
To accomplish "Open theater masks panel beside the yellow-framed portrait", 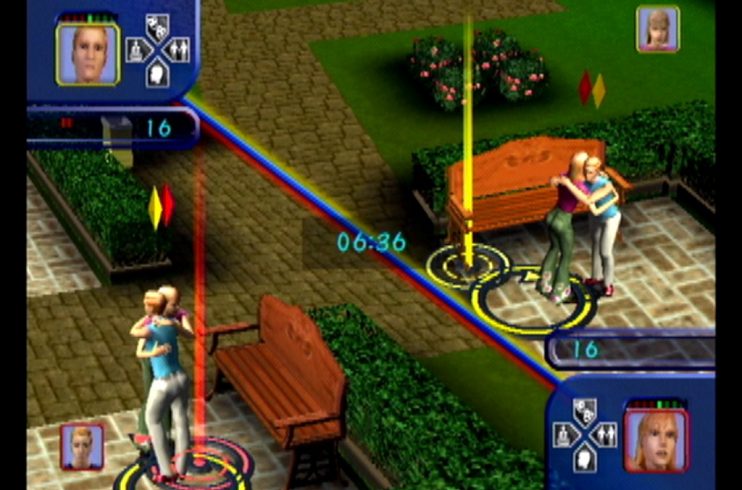I will point(157,27).
